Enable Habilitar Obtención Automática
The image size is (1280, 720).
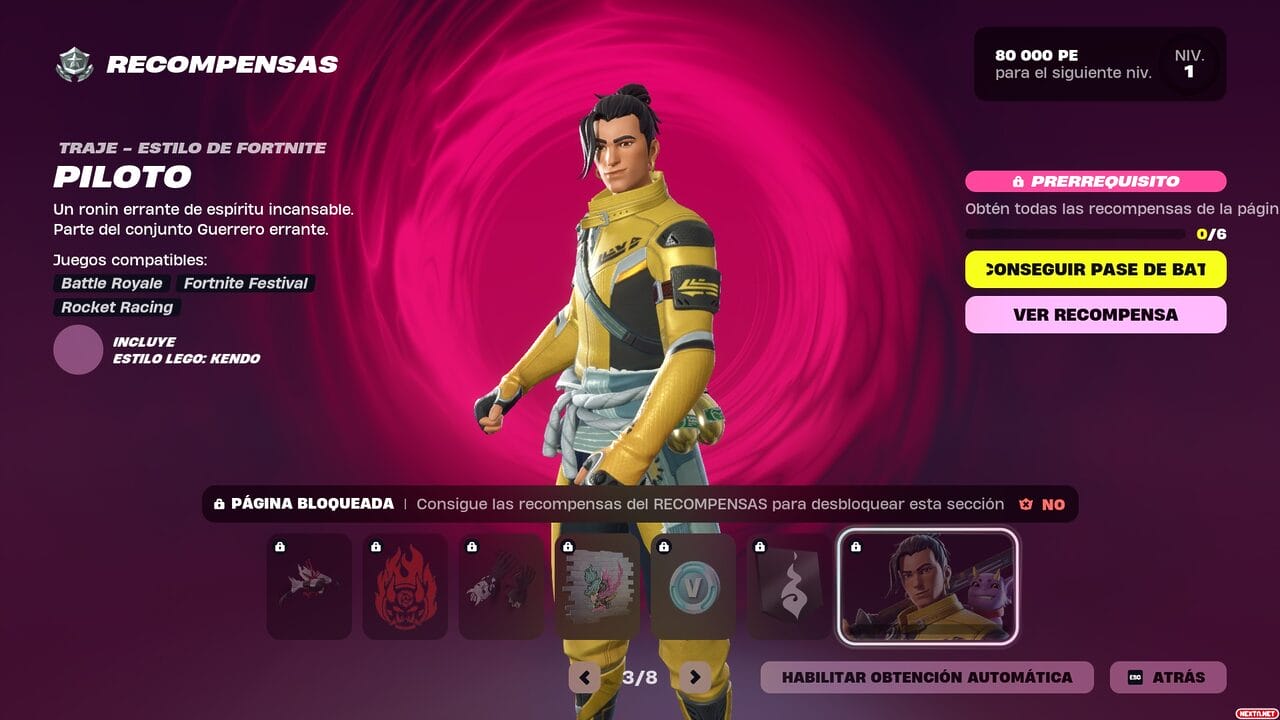point(926,677)
